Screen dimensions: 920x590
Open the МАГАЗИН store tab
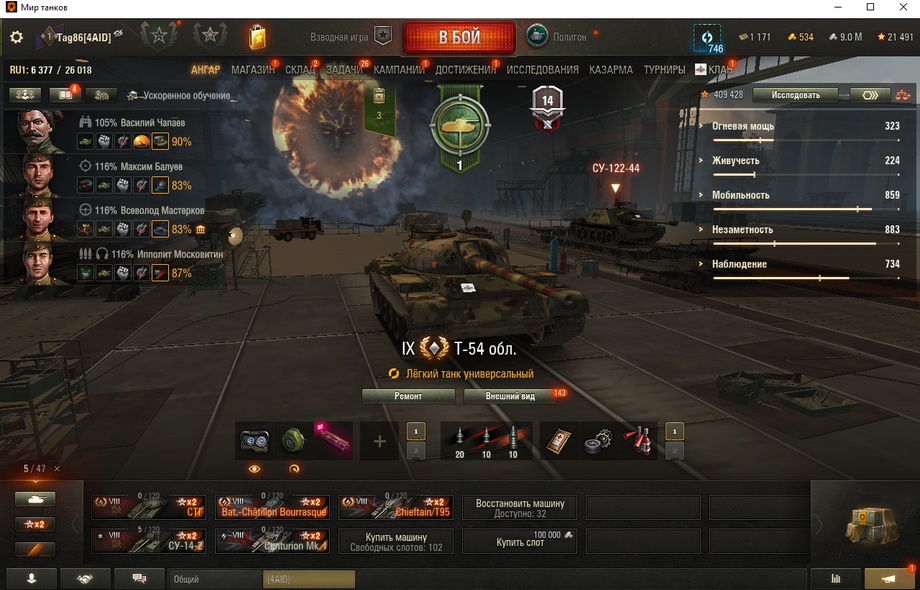coord(252,70)
